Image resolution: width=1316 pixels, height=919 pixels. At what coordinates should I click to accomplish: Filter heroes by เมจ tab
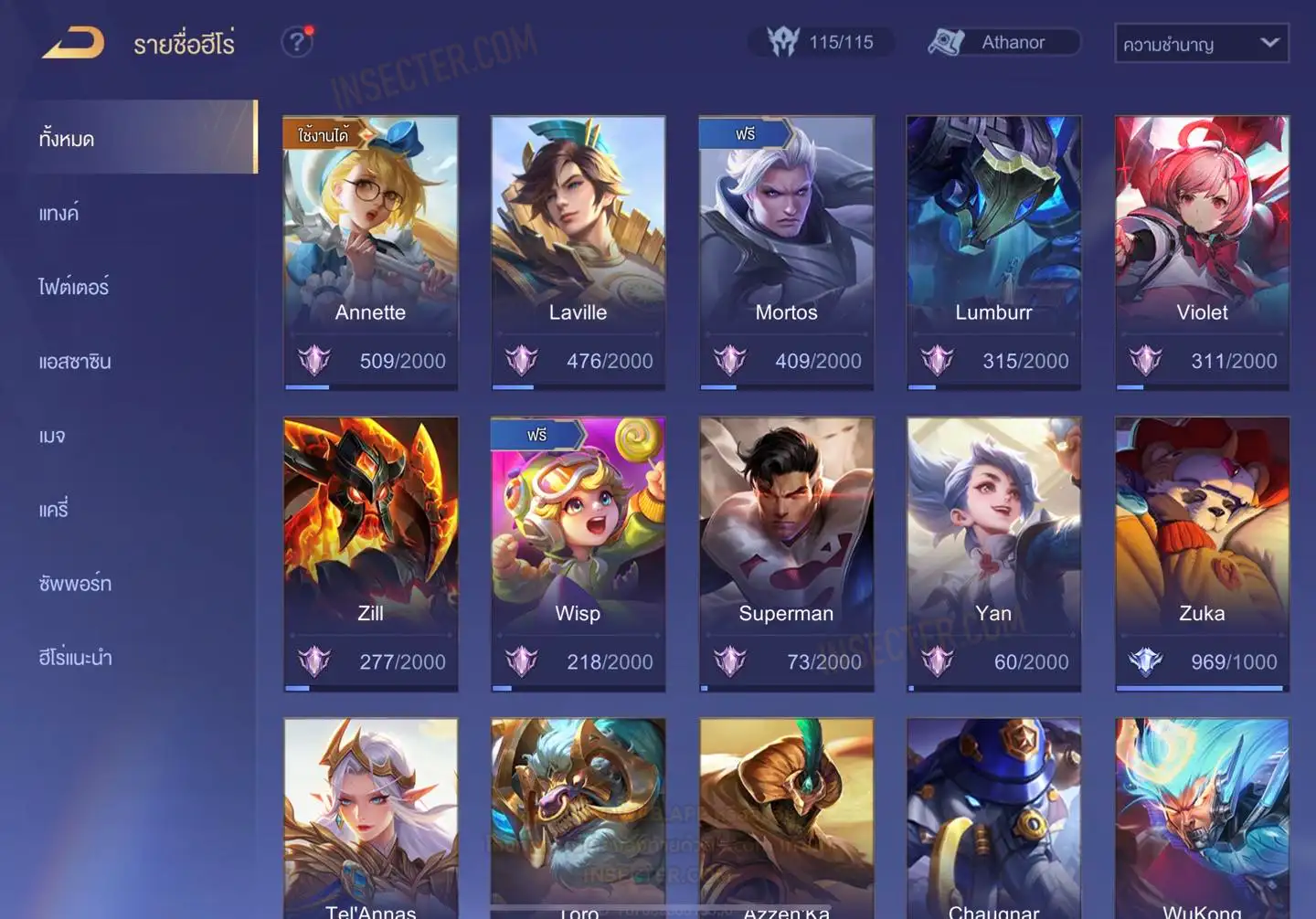click(52, 436)
